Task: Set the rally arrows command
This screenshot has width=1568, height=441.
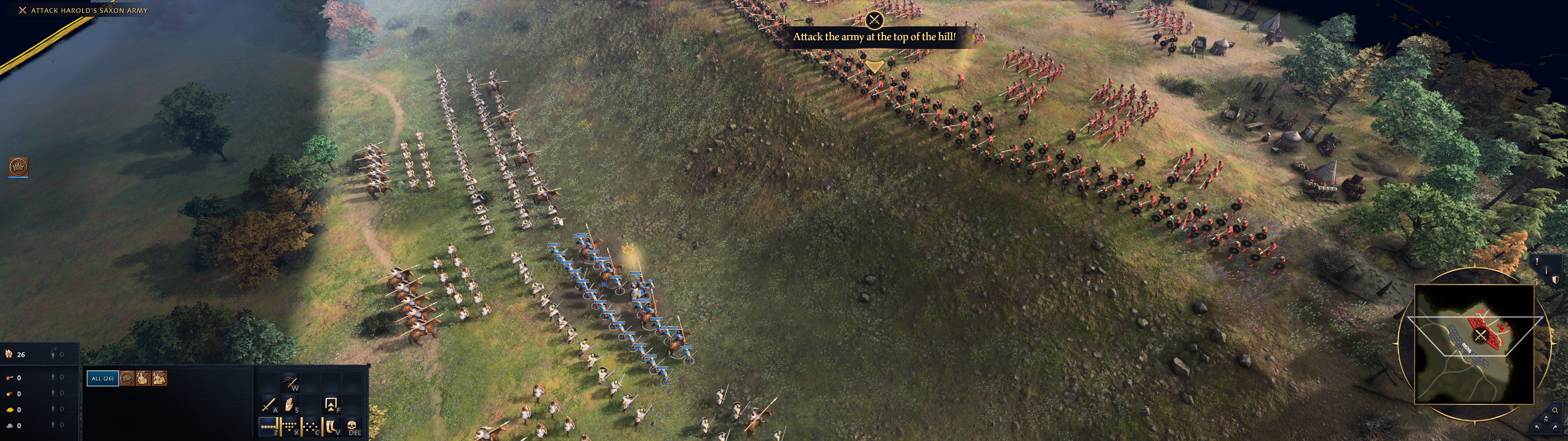Action: tap(331, 405)
